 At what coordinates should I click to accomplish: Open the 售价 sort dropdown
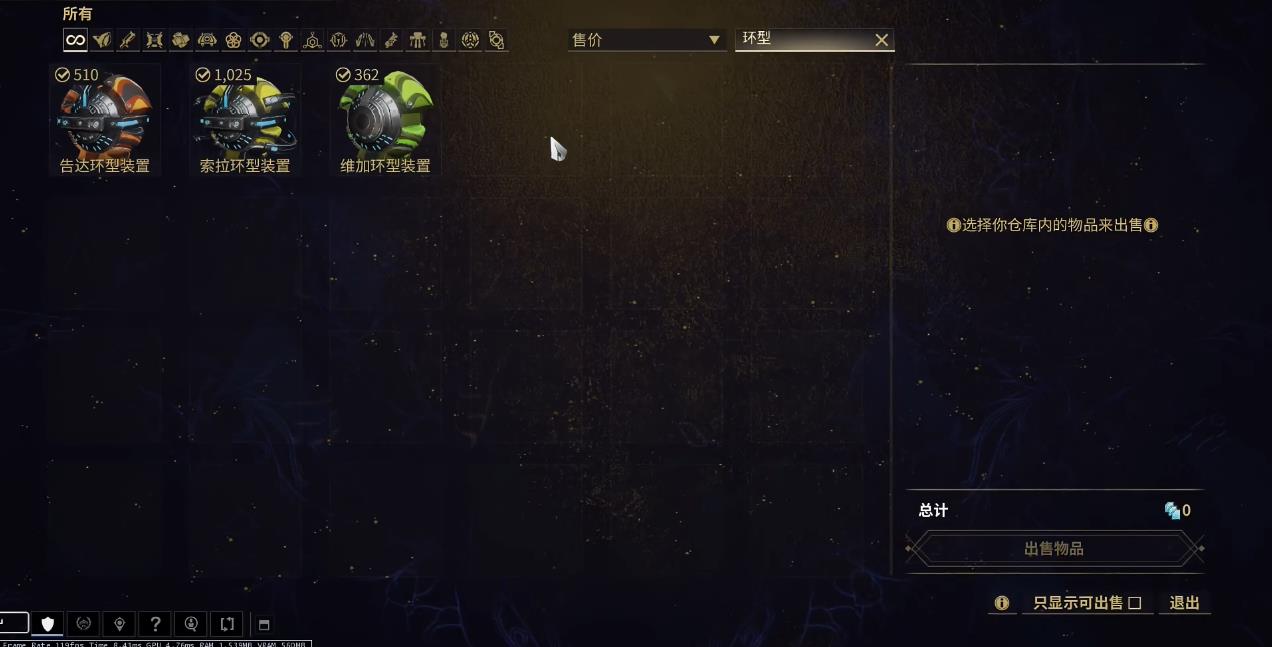[646, 40]
